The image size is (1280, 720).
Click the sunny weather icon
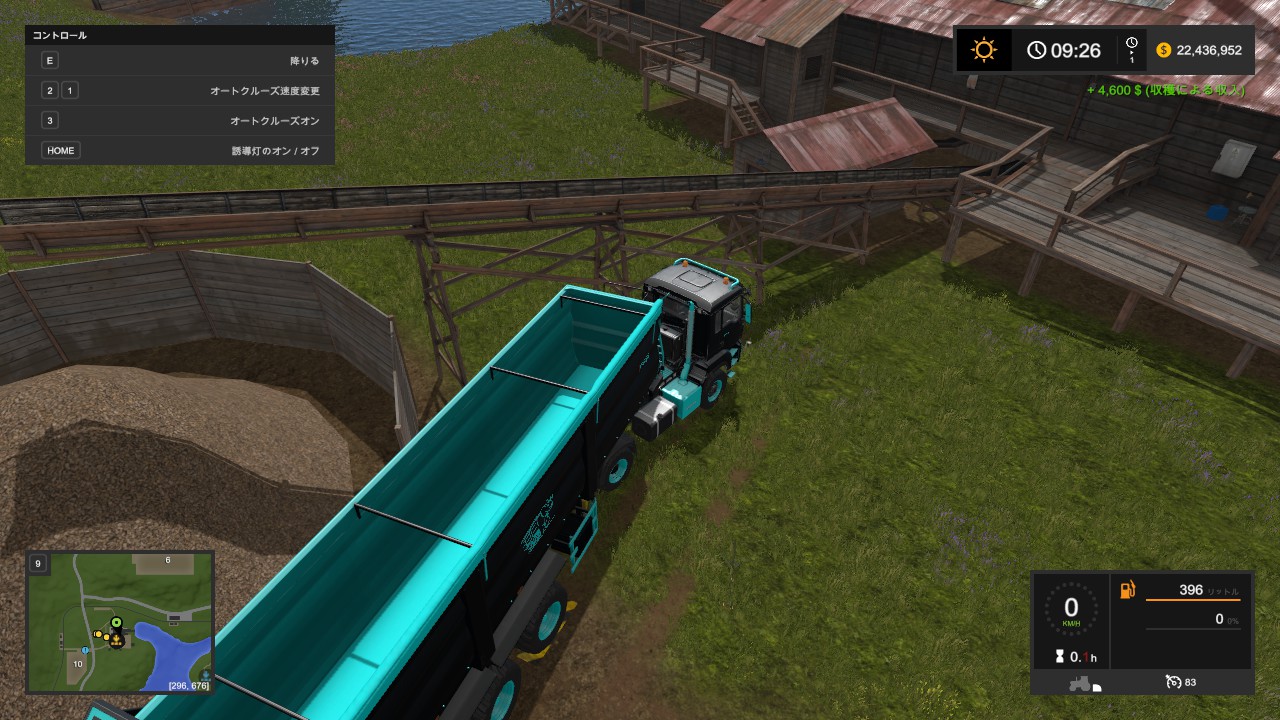coord(986,50)
